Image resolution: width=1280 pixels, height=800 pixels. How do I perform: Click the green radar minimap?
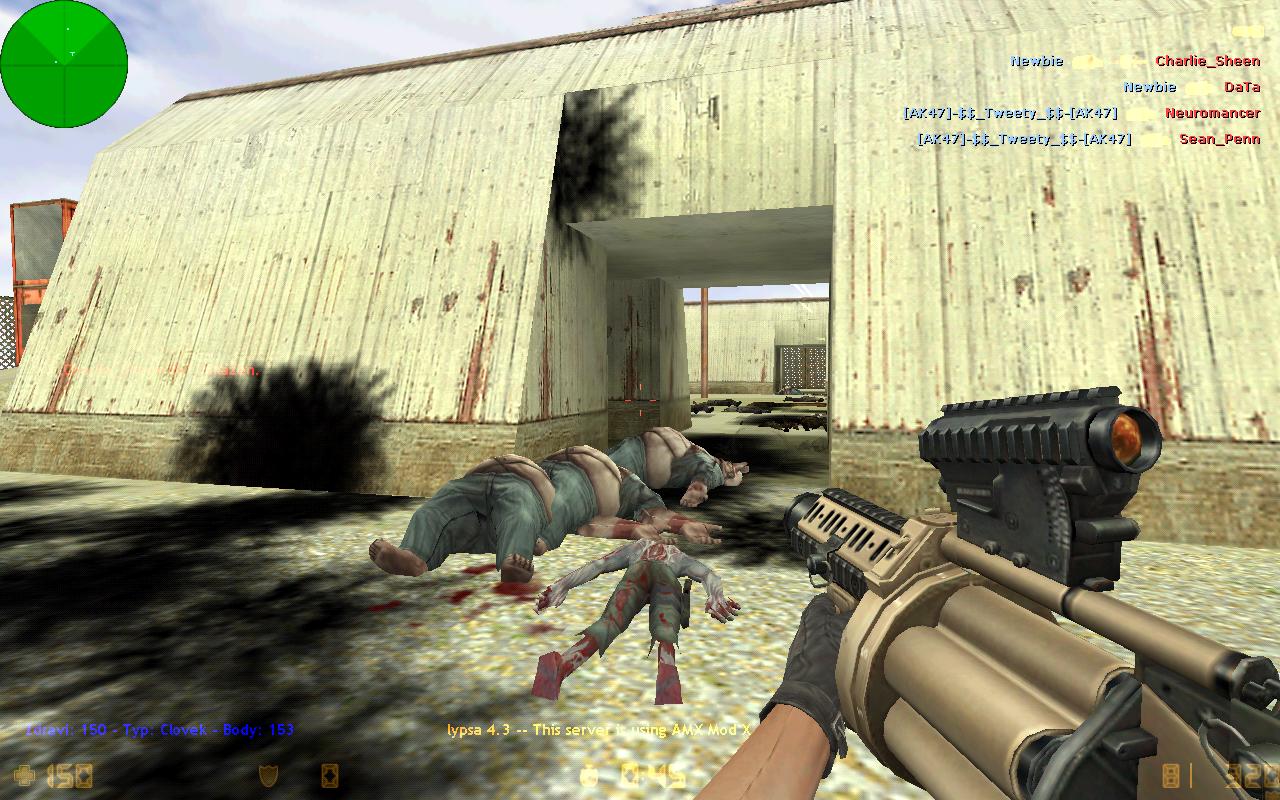(64, 64)
